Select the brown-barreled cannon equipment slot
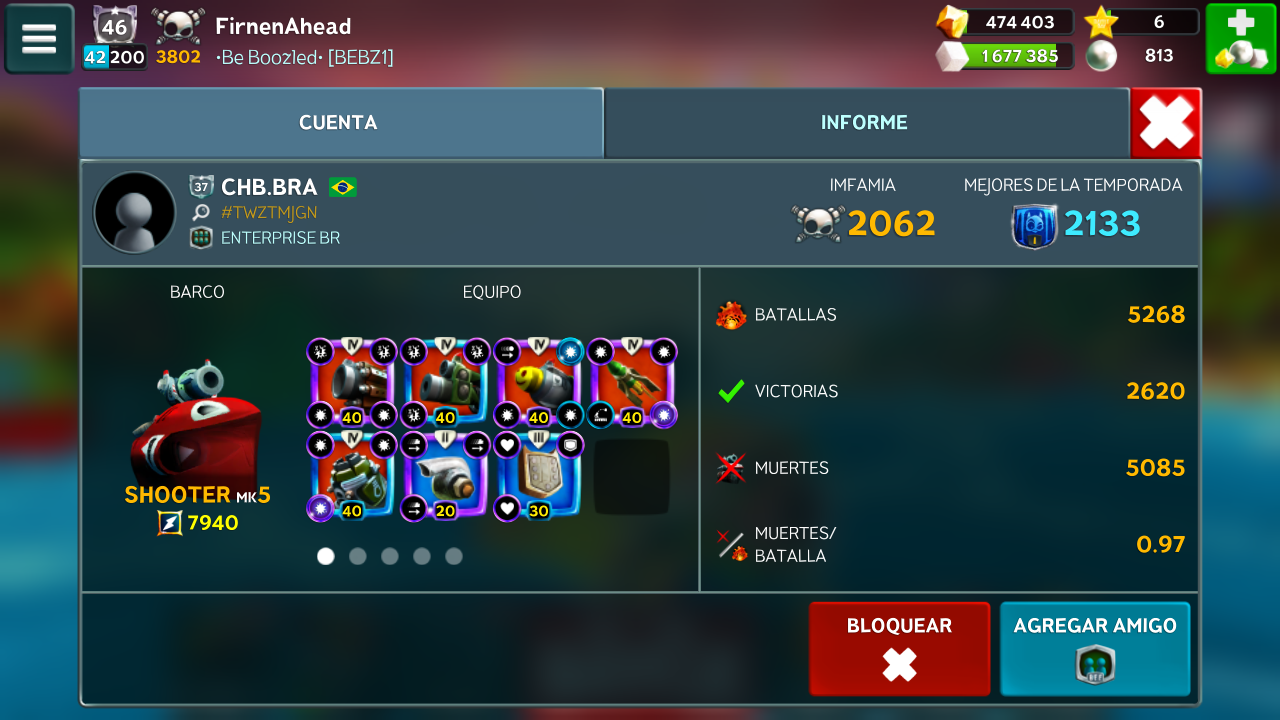 click(x=351, y=383)
